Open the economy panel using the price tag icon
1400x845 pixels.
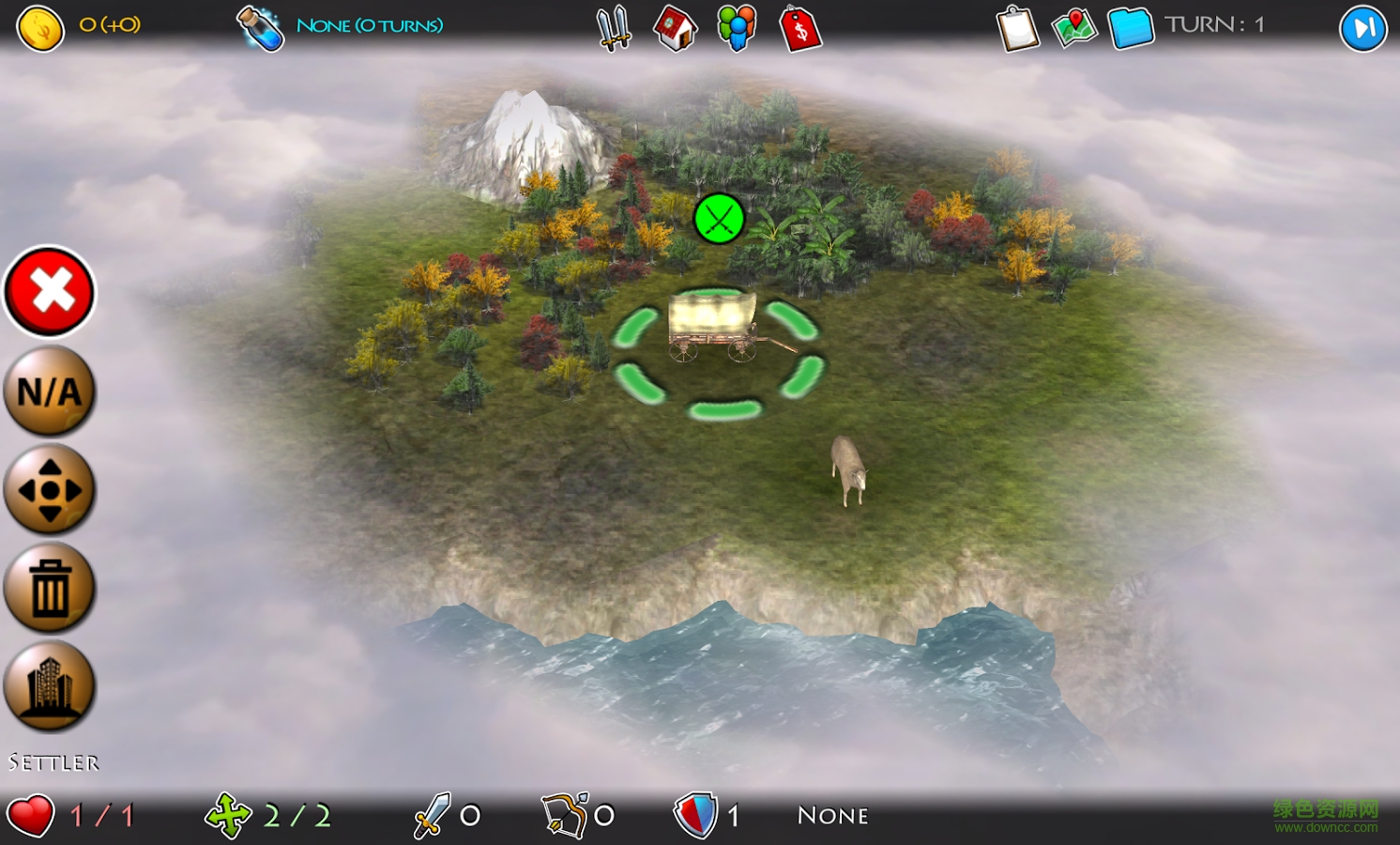(799, 26)
